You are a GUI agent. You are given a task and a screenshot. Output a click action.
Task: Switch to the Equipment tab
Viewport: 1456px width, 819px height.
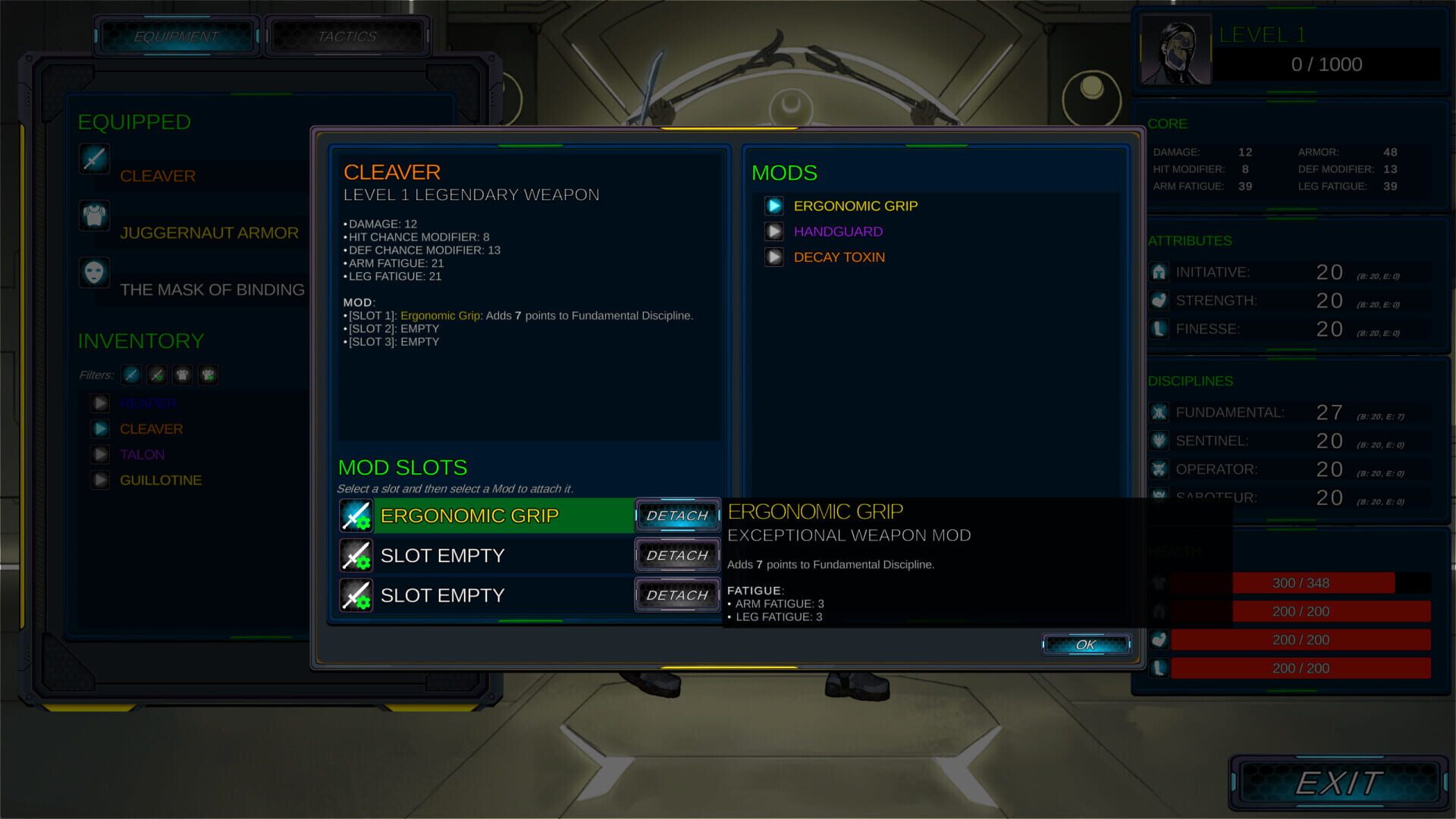(175, 35)
